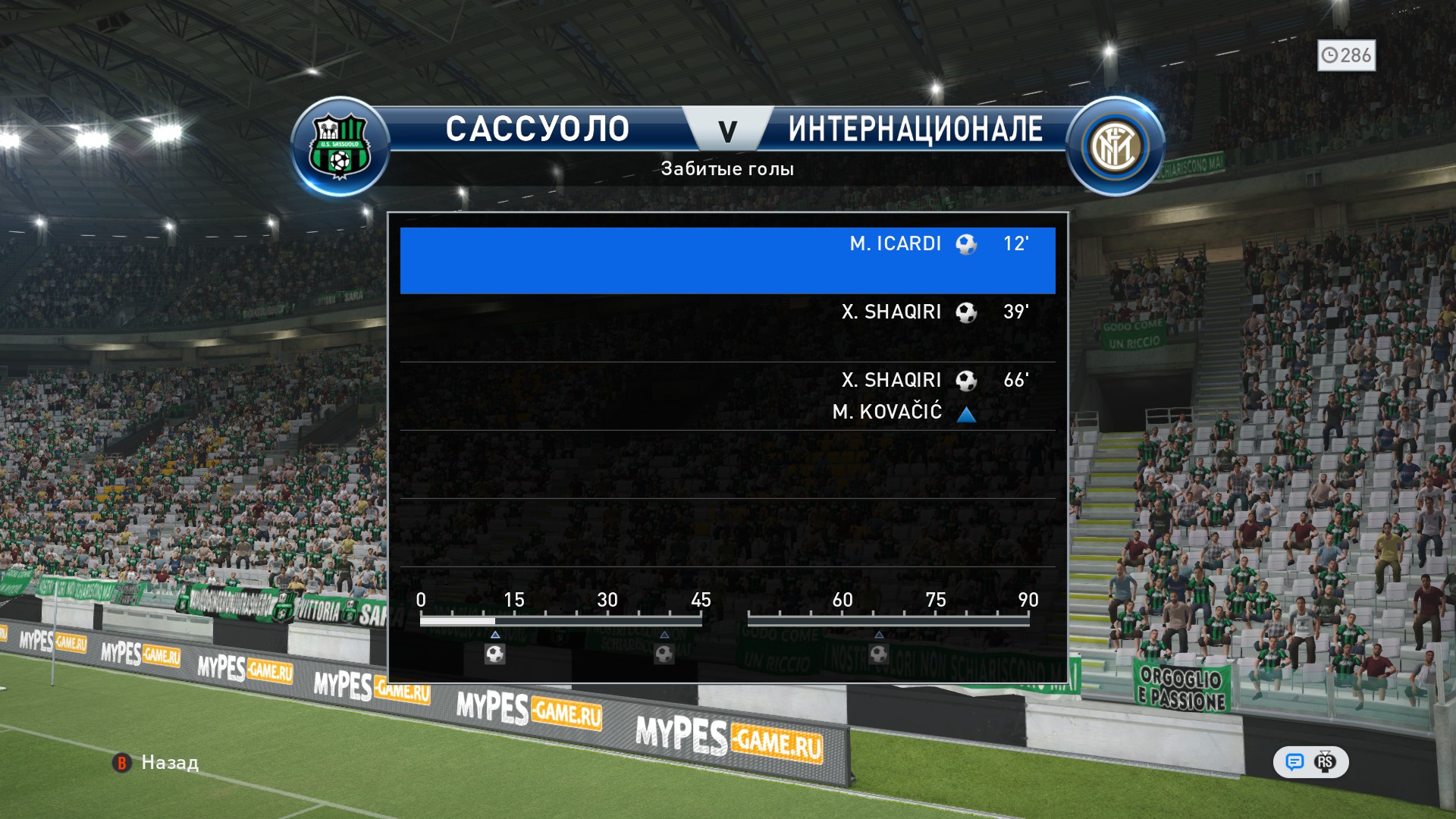Click the 12-minute ball marker on the timeline

[x=495, y=654]
